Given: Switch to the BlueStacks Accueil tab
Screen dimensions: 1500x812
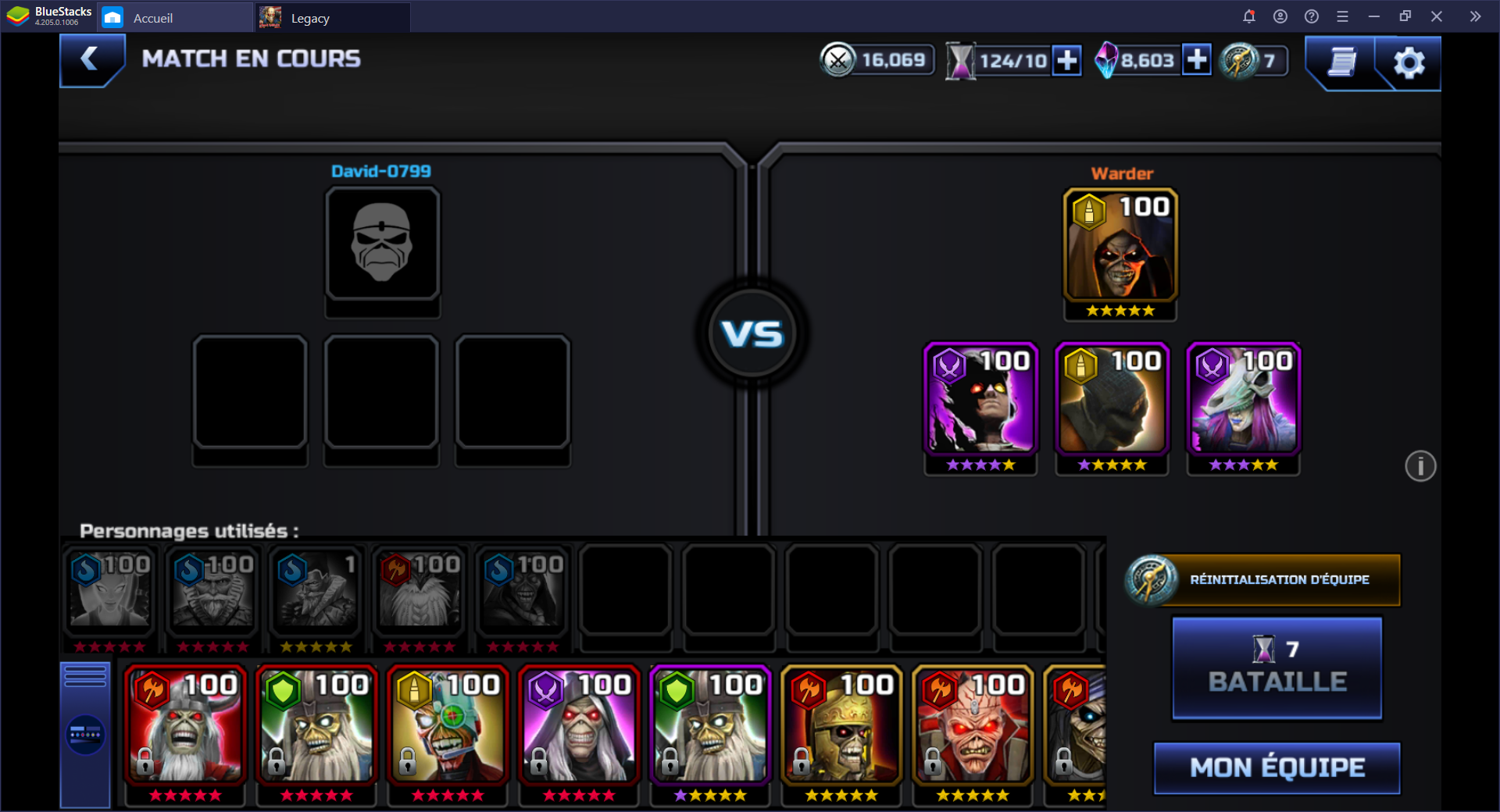Looking at the screenshot, I should [152, 18].
